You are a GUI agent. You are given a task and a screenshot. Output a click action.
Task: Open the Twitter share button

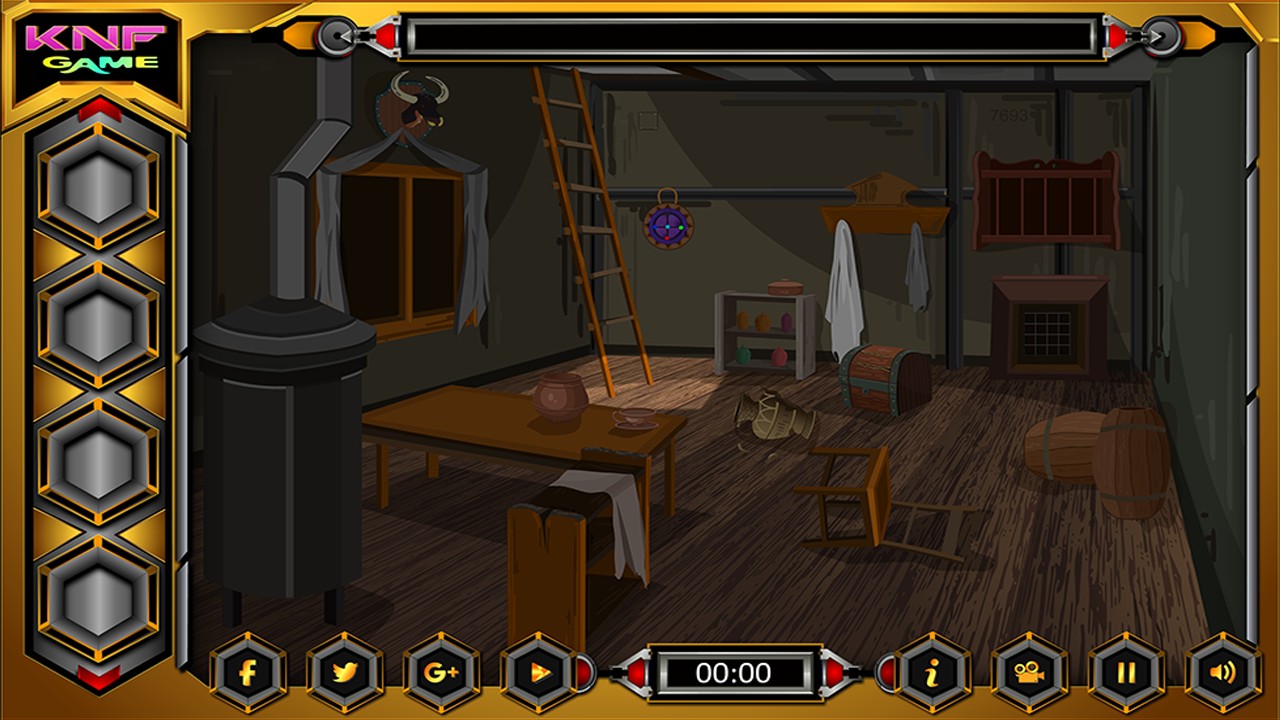[x=345, y=673]
